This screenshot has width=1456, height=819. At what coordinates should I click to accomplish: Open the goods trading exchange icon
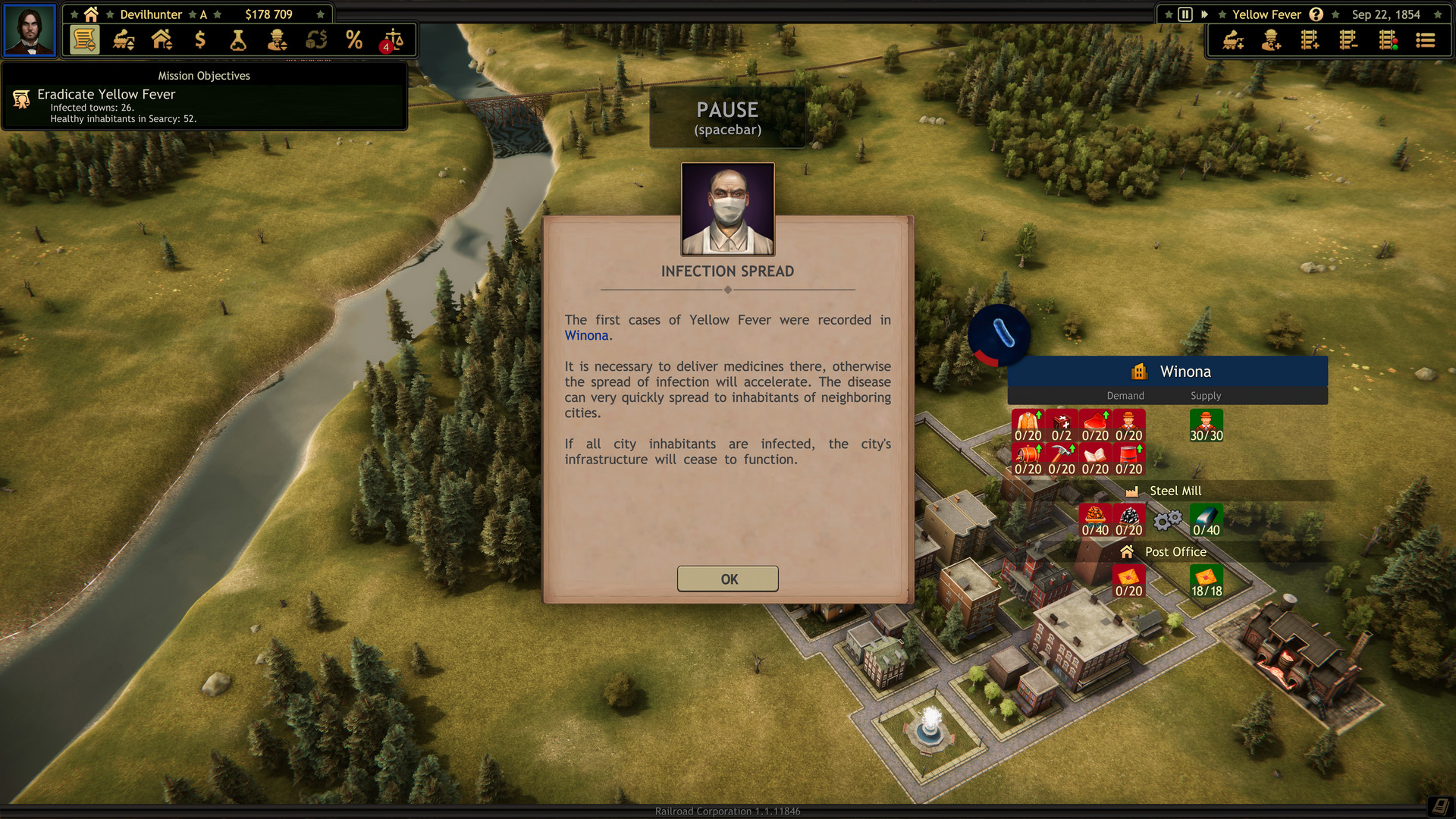[x=315, y=39]
